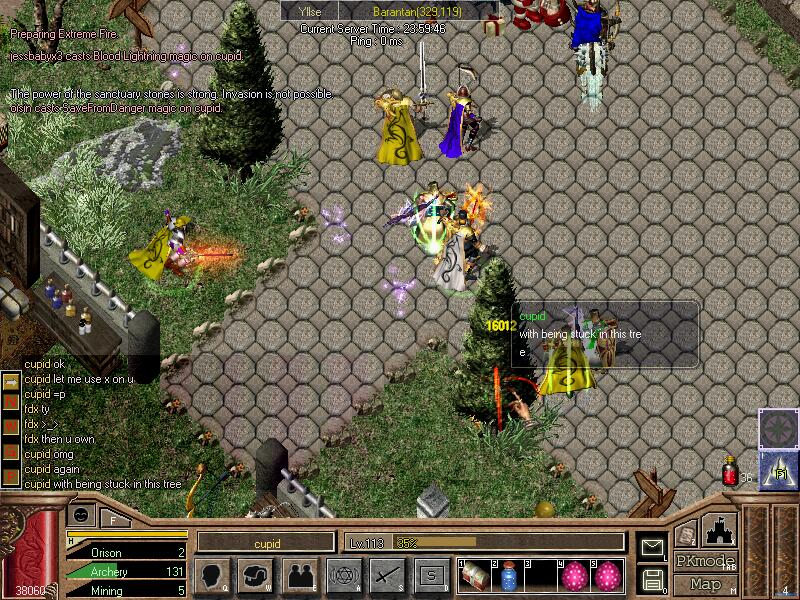This screenshot has height=600, width=800.
Task: Activate the F1 spell icon
Action: coord(775,468)
